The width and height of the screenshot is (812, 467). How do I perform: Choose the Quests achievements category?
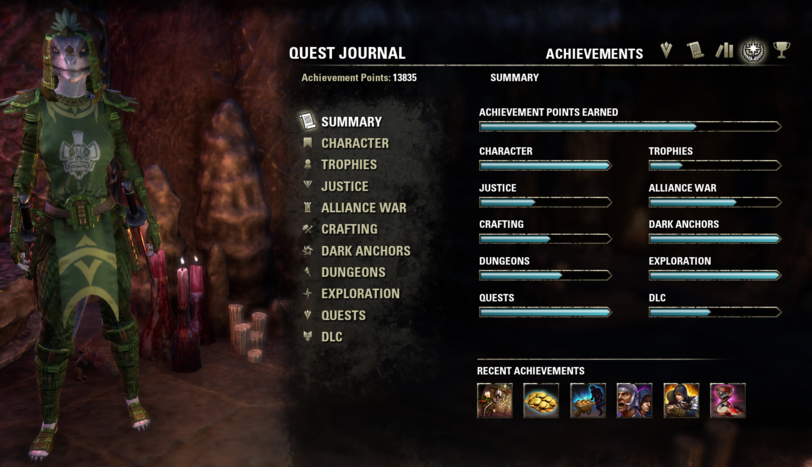pyautogui.click(x=343, y=315)
